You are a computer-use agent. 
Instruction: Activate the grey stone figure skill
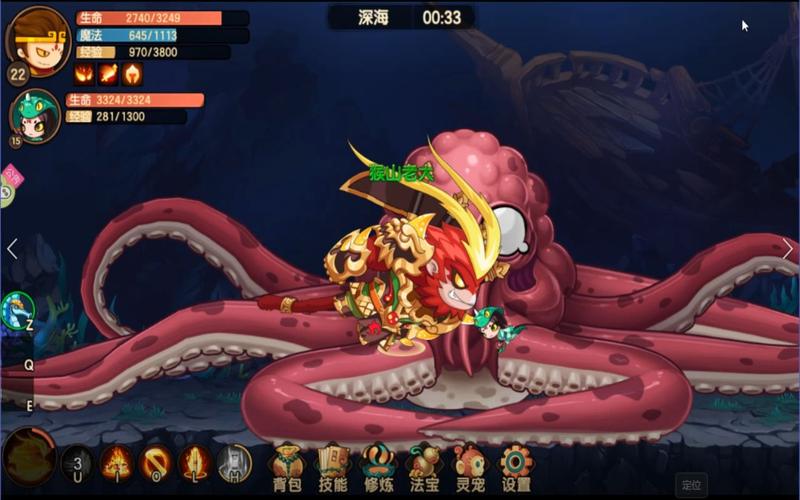pos(233,463)
